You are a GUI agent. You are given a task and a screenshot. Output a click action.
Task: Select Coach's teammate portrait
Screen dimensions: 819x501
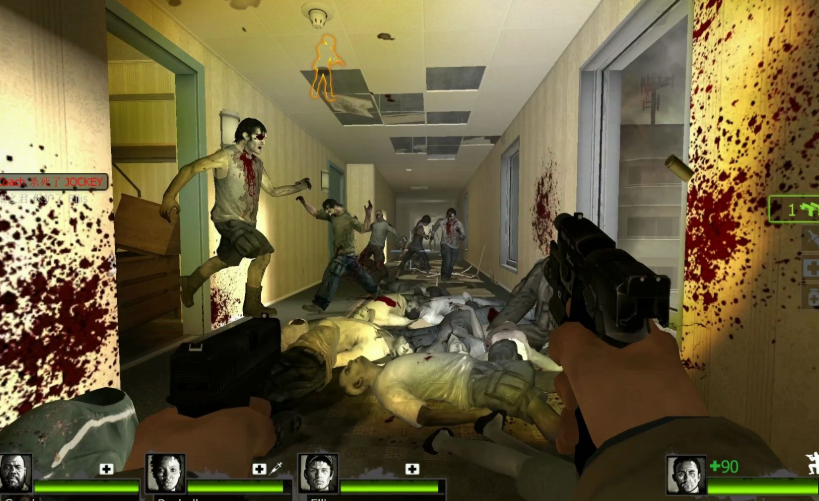pyautogui.click(x=15, y=473)
